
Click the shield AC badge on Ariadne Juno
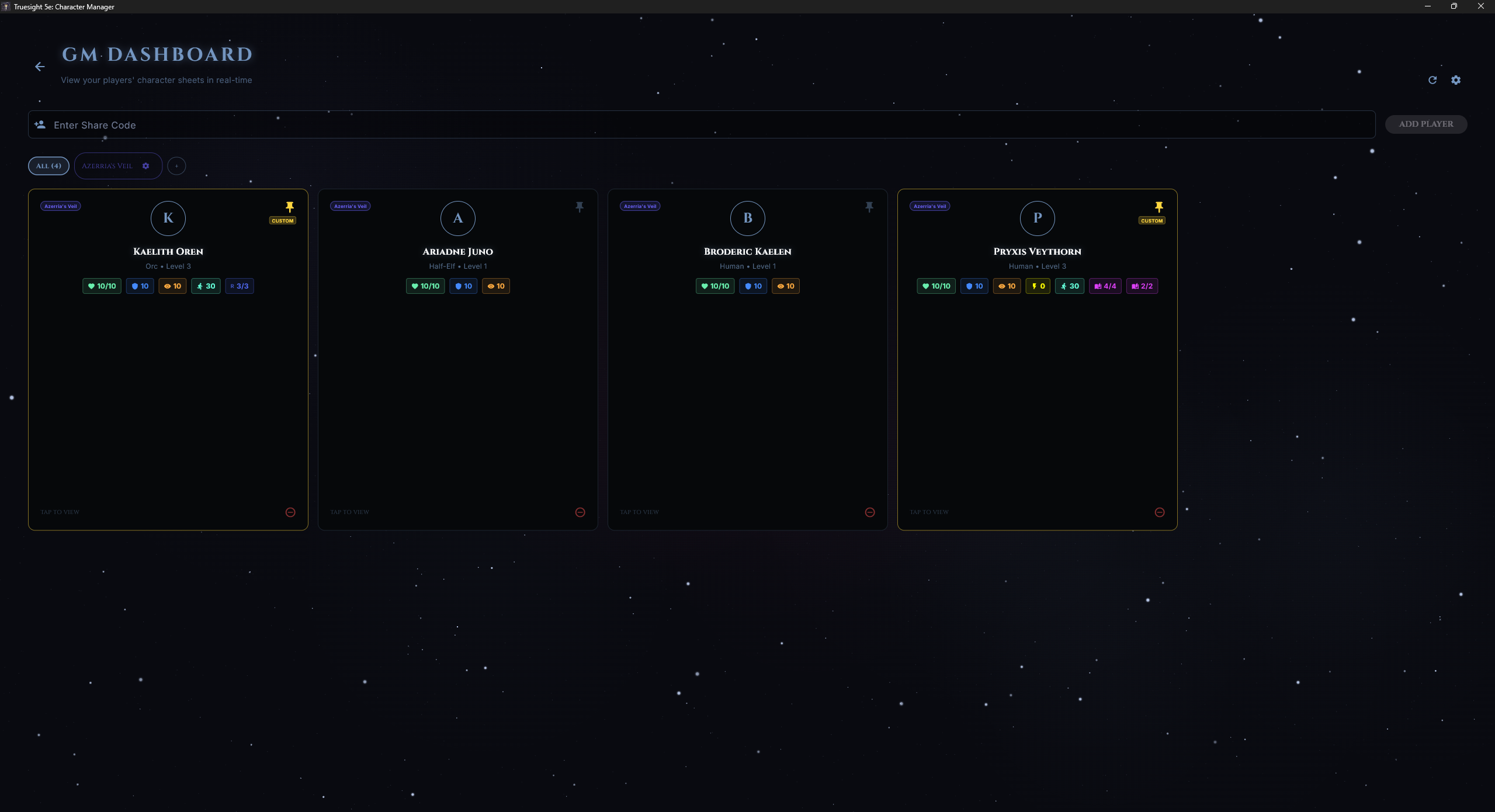click(x=463, y=286)
